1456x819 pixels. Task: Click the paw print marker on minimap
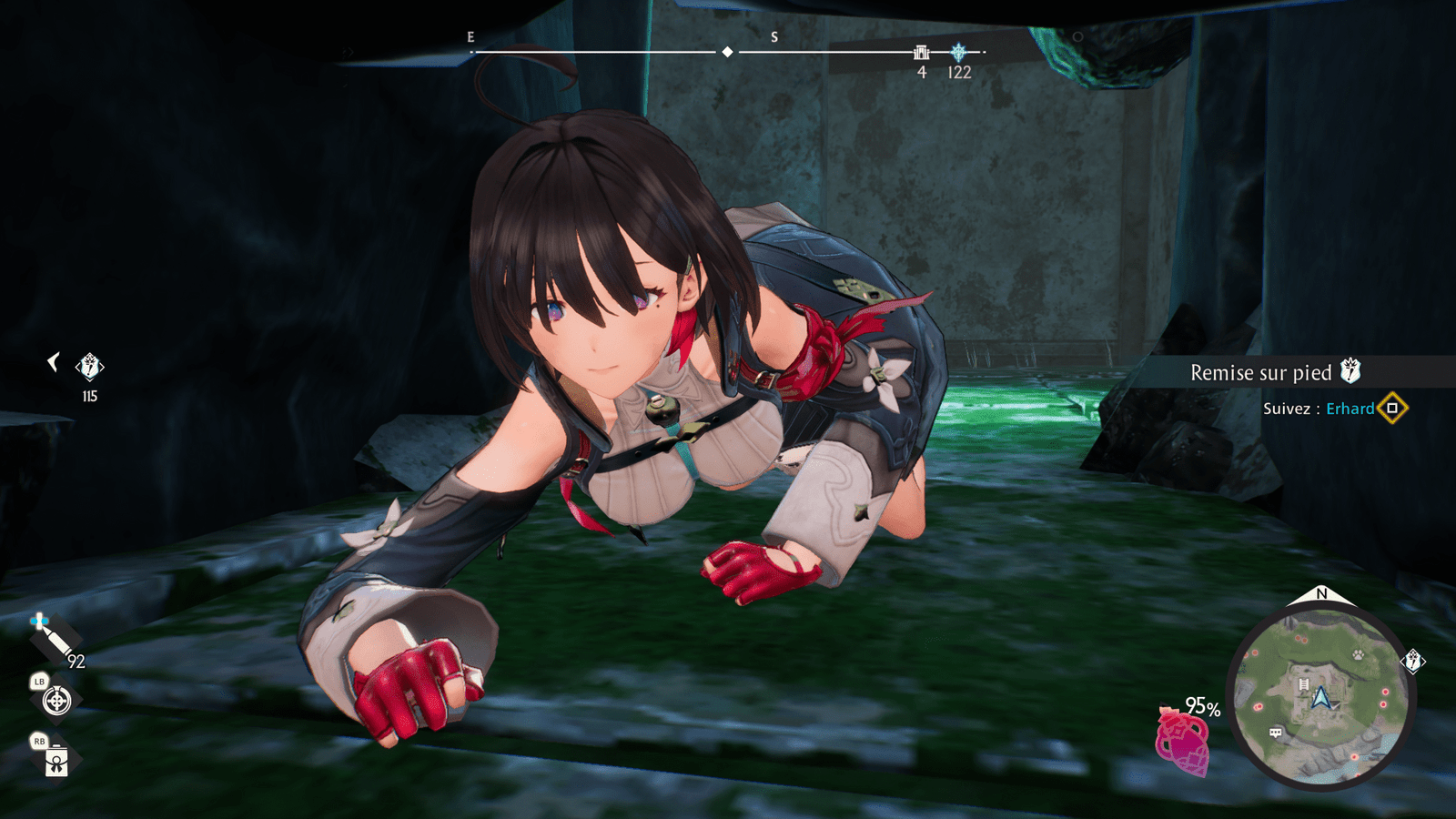[1358, 654]
